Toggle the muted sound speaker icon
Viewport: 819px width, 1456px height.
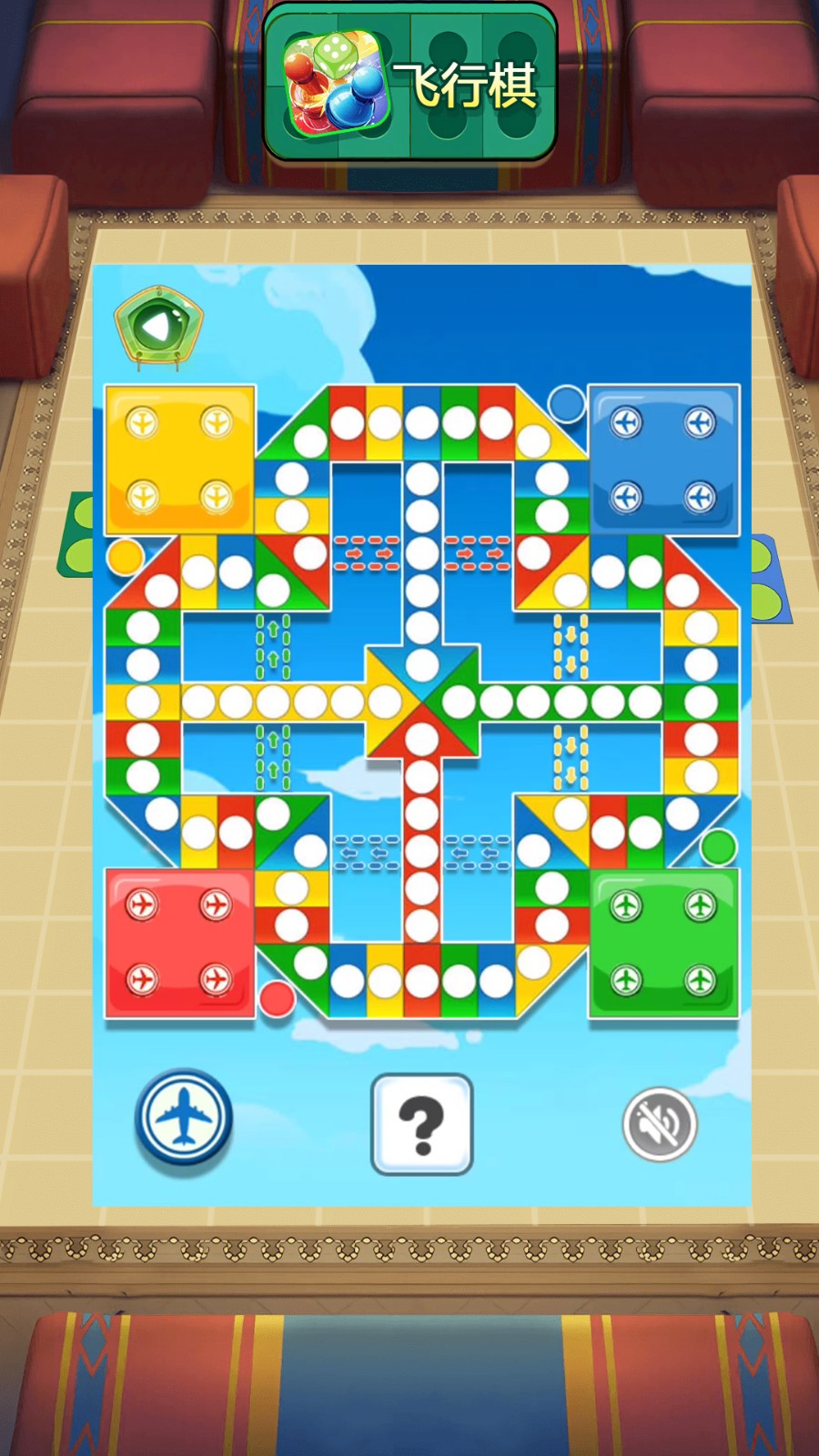click(x=660, y=1124)
